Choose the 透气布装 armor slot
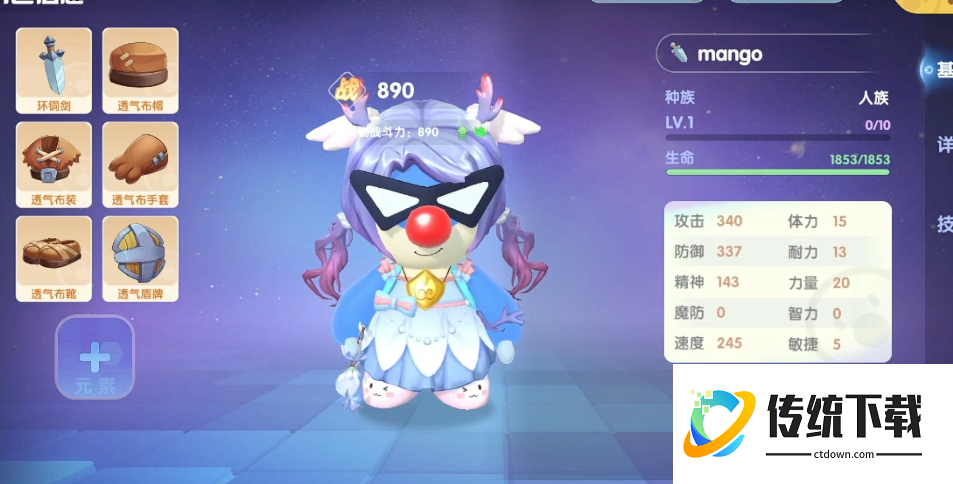The width and height of the screenshot is (953, 484). (x=53, y=164)
